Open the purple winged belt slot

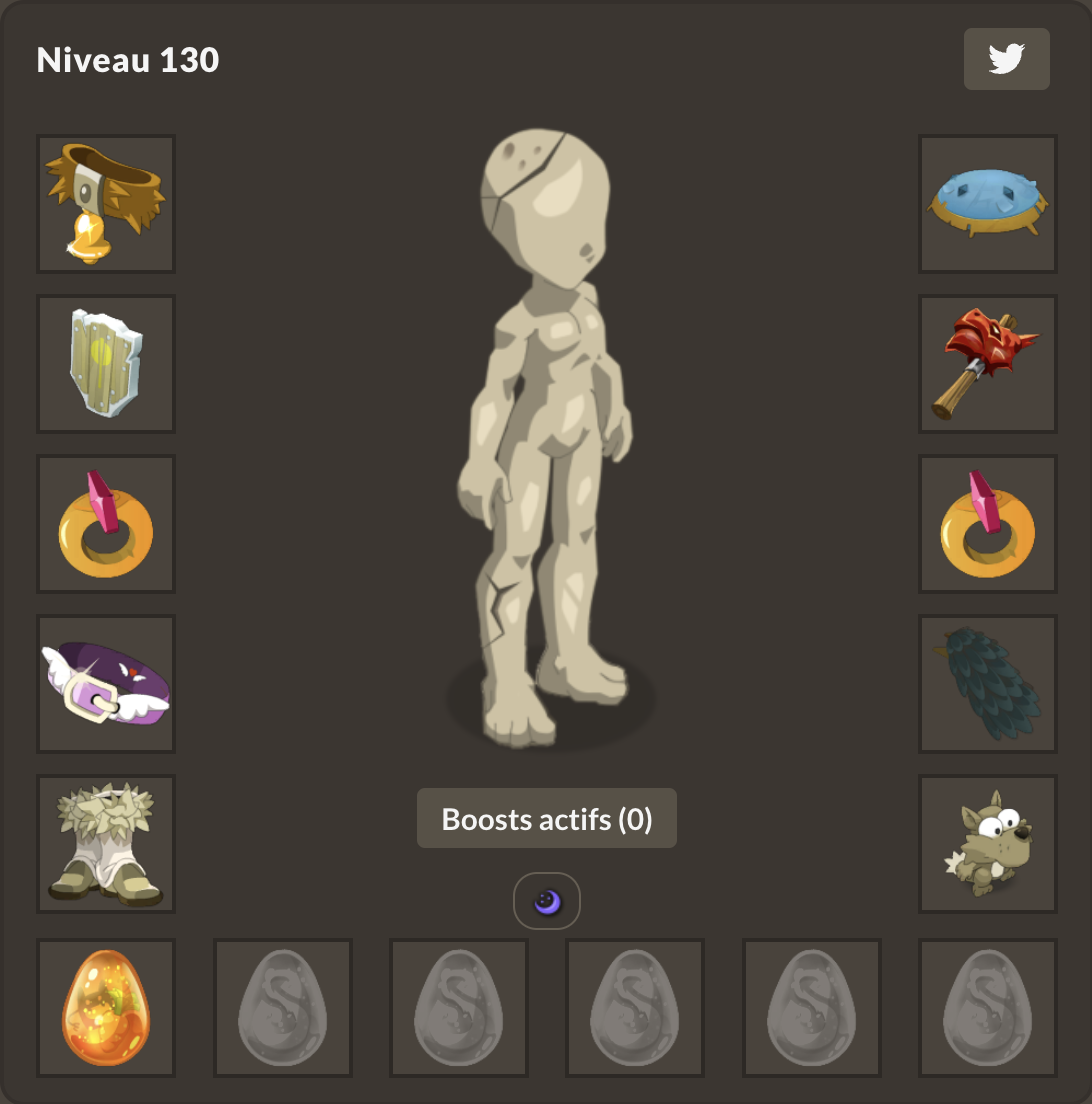click(106, 684)
